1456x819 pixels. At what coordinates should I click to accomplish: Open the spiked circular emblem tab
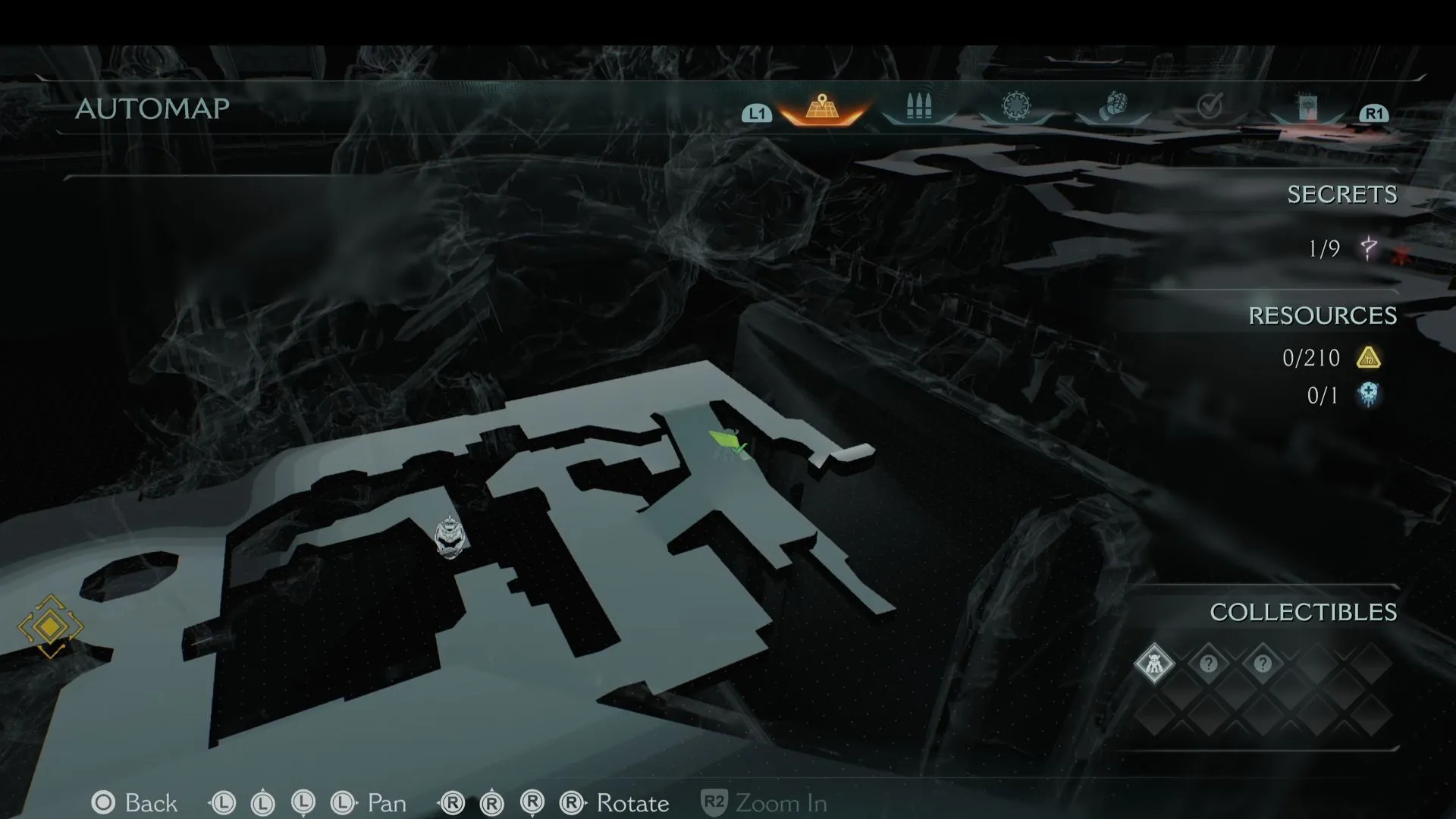tap(1016, 107)
